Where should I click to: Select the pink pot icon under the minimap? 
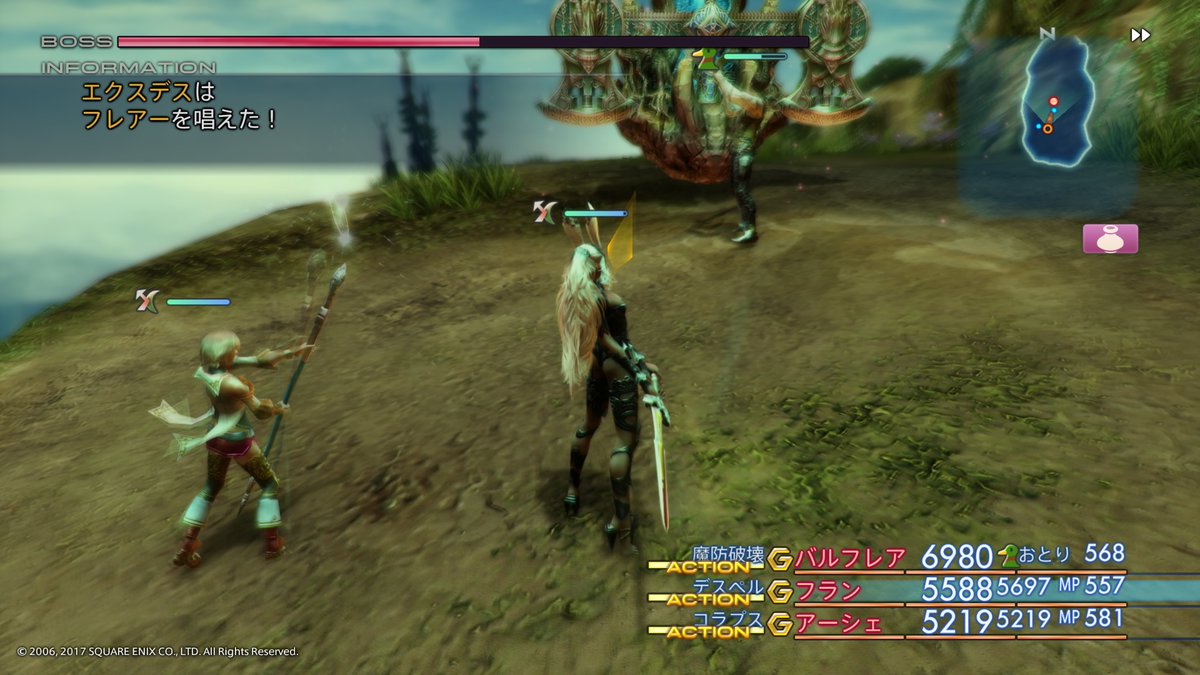coord(1110,239)
